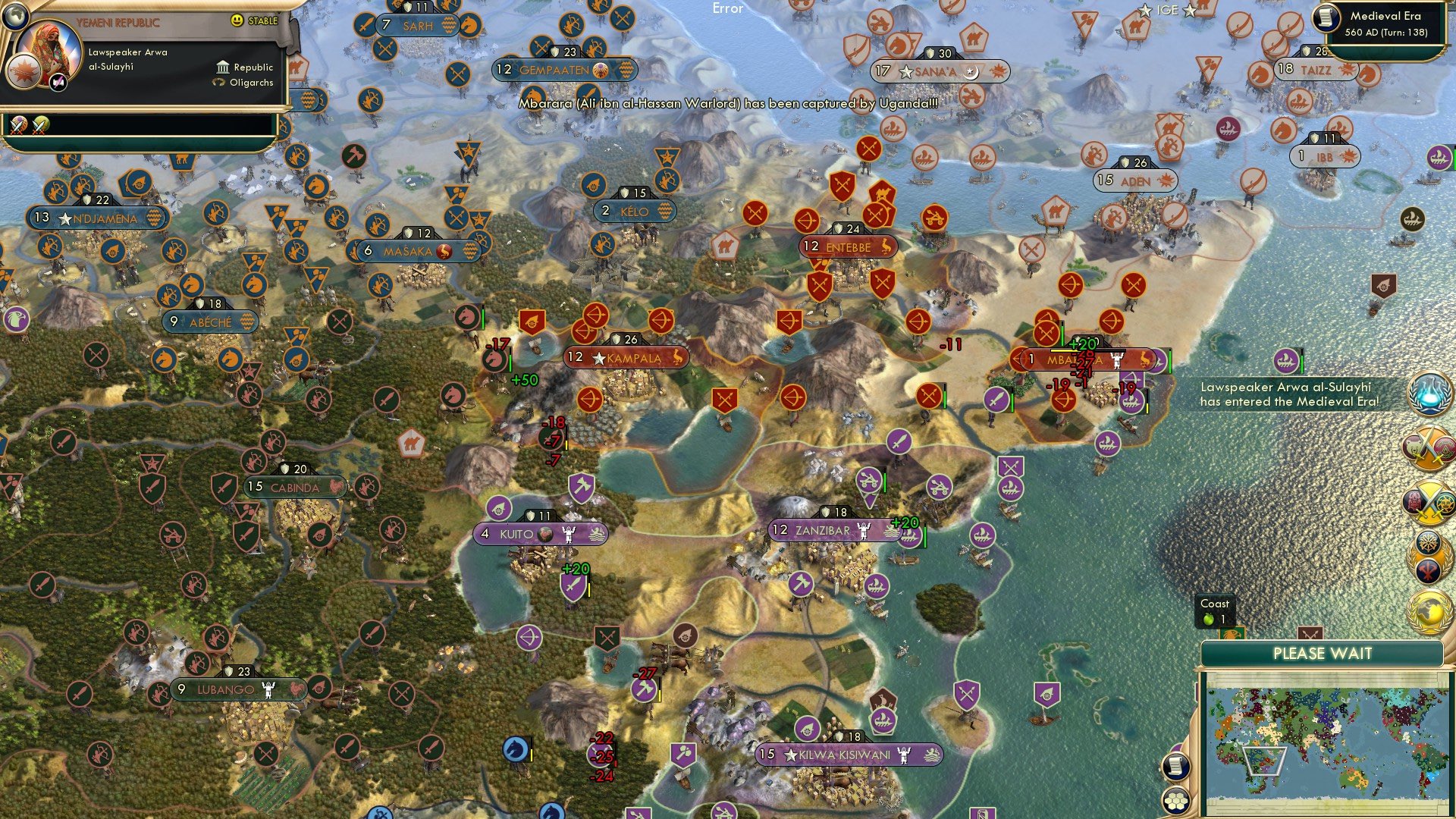The image size is (1456, 819).
Task: Click the STABLE smiley stability indicator
Action: pos(237,21)
